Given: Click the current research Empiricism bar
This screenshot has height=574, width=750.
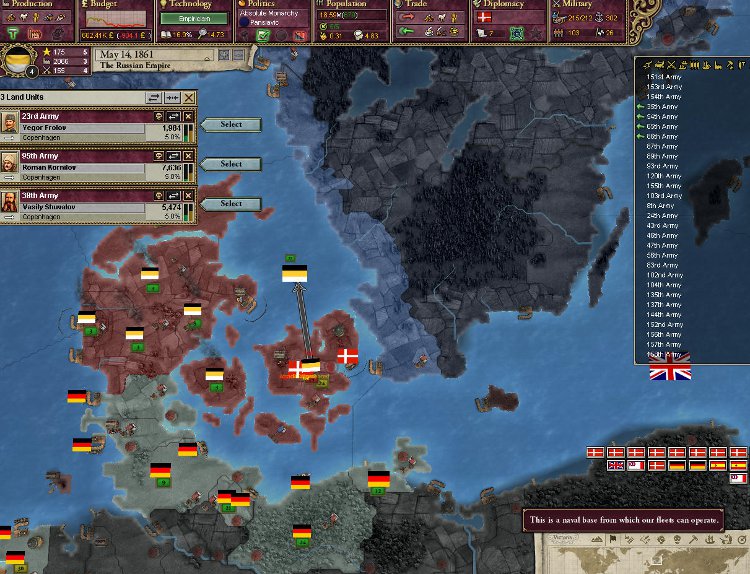Looking at the screenshot, I should click(194, 19).
